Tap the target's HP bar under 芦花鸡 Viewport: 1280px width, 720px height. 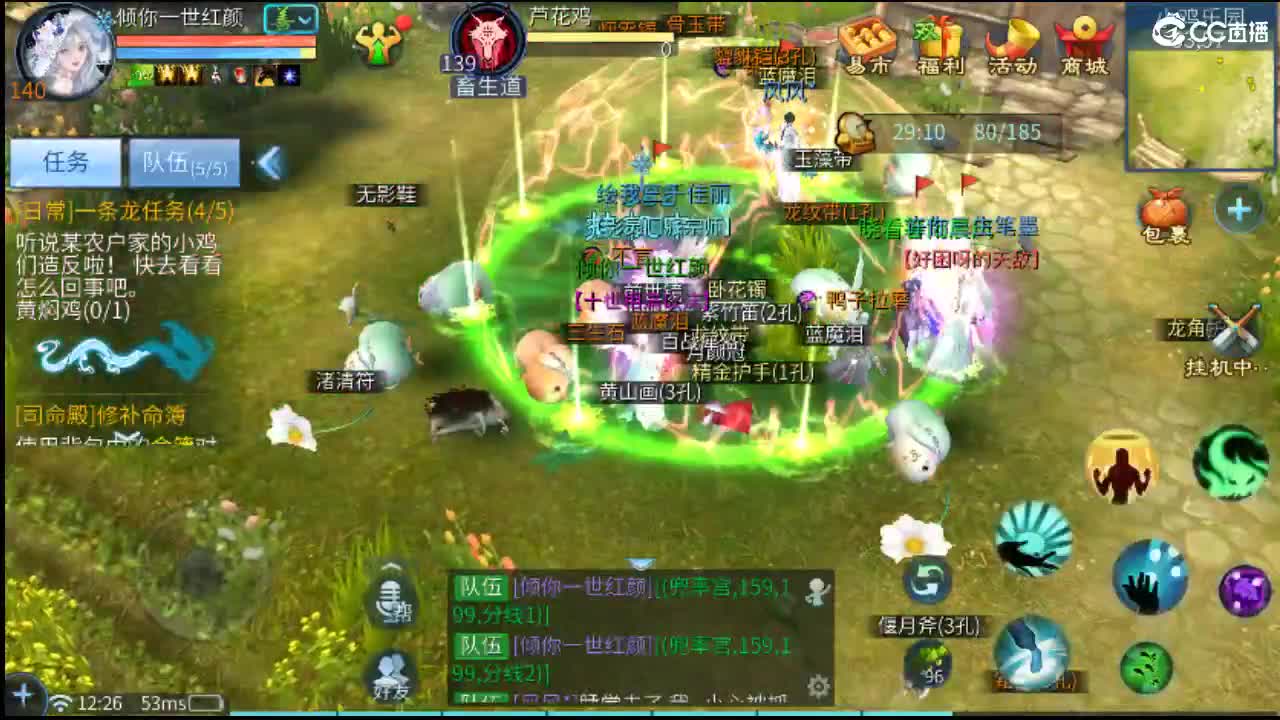[x=600, y=35]
